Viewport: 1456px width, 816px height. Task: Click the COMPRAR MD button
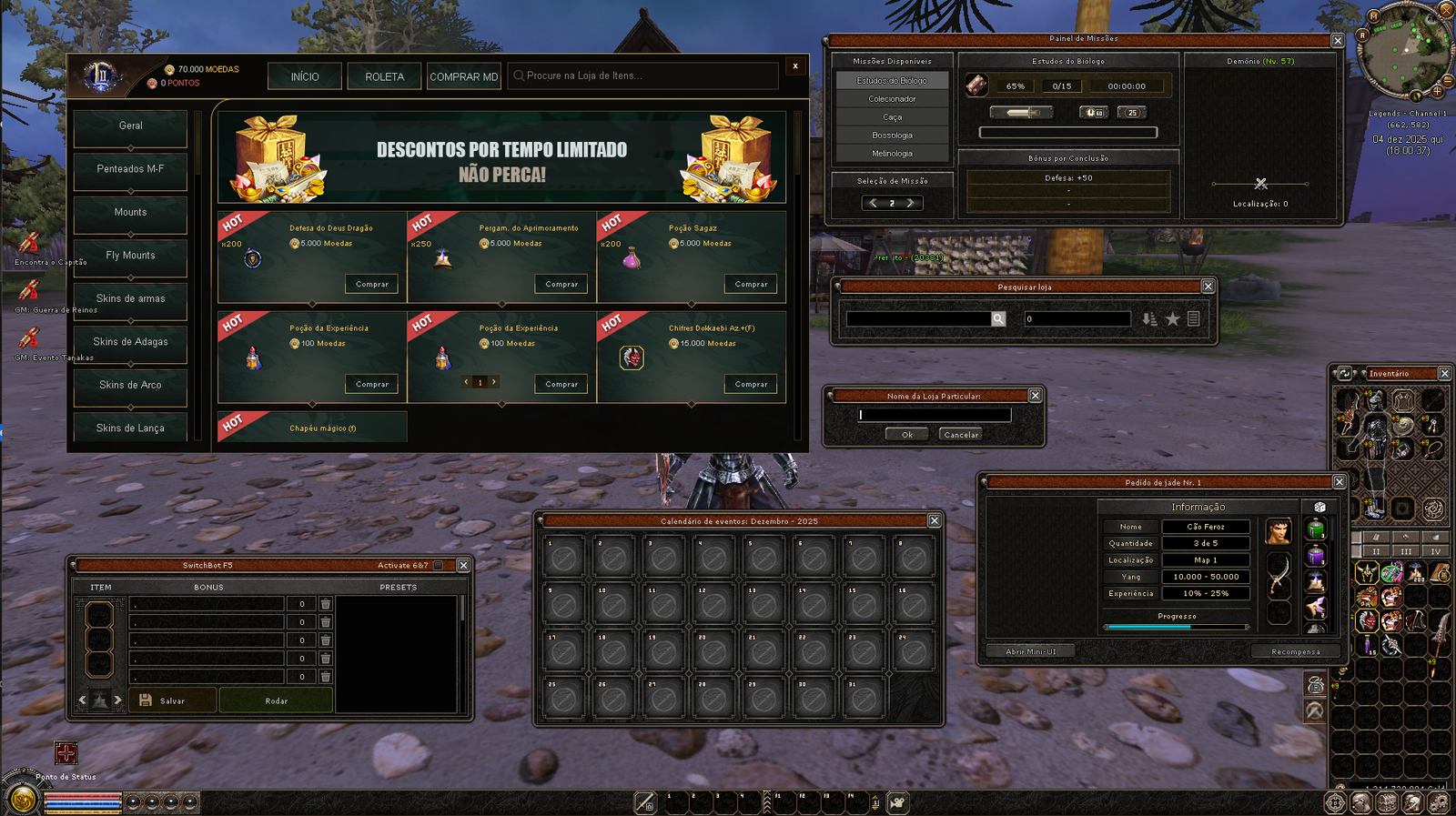pos(464,76)
